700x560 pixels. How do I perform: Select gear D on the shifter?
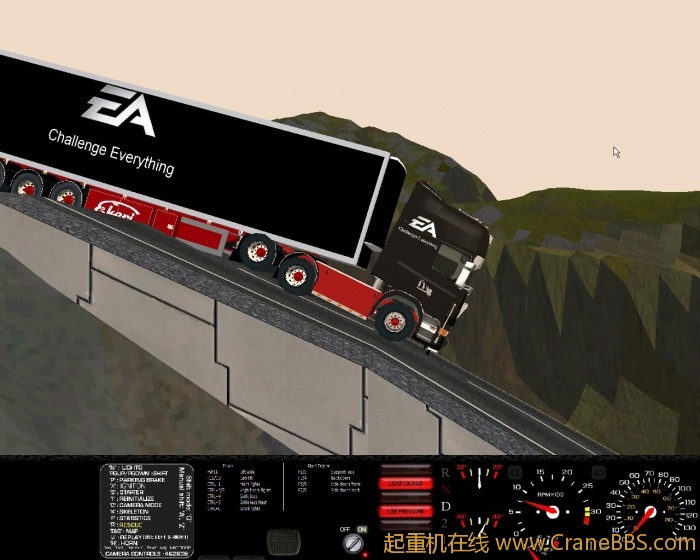click(x=445, y=507)
